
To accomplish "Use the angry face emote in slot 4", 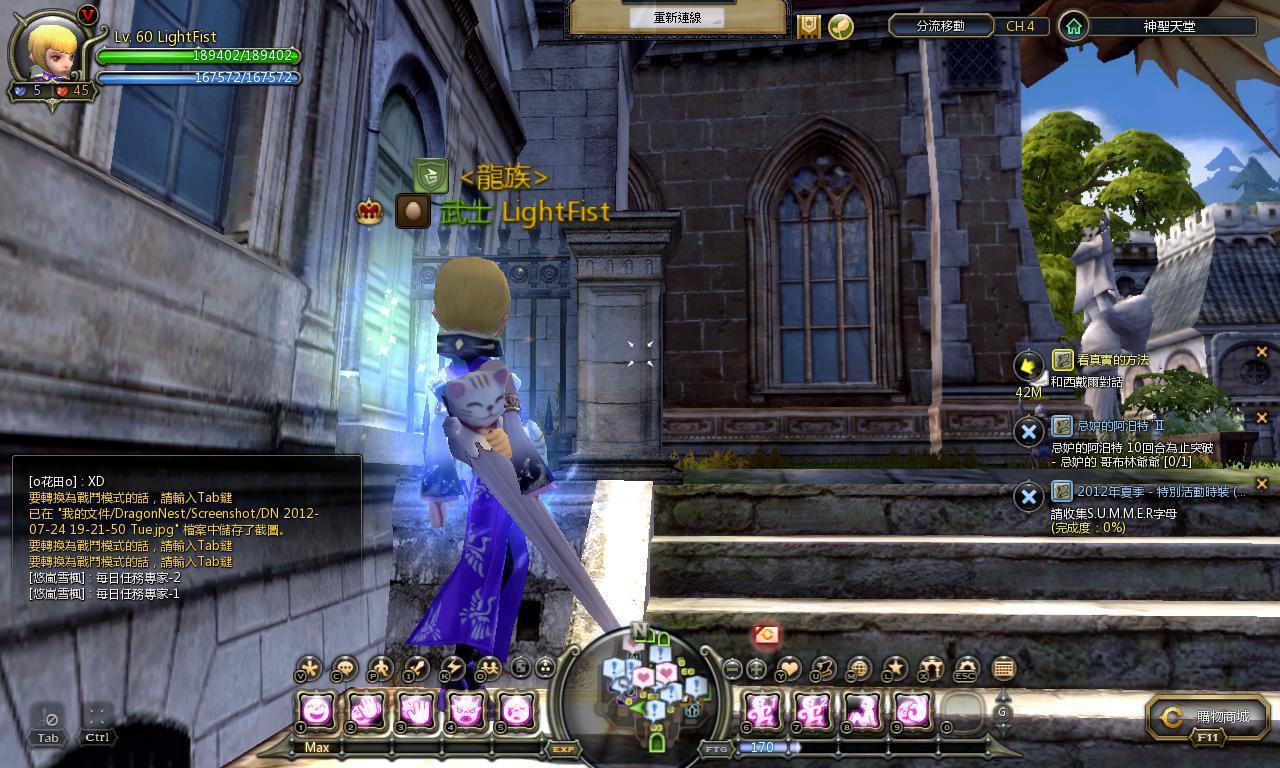I will (466, 712).
